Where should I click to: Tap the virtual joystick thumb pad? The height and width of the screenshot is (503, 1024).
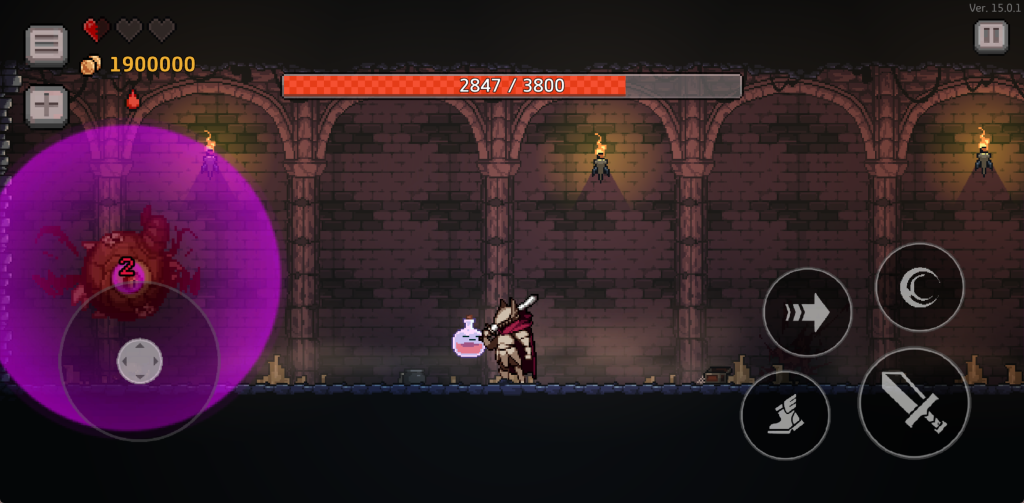click(x=139, y=361)
